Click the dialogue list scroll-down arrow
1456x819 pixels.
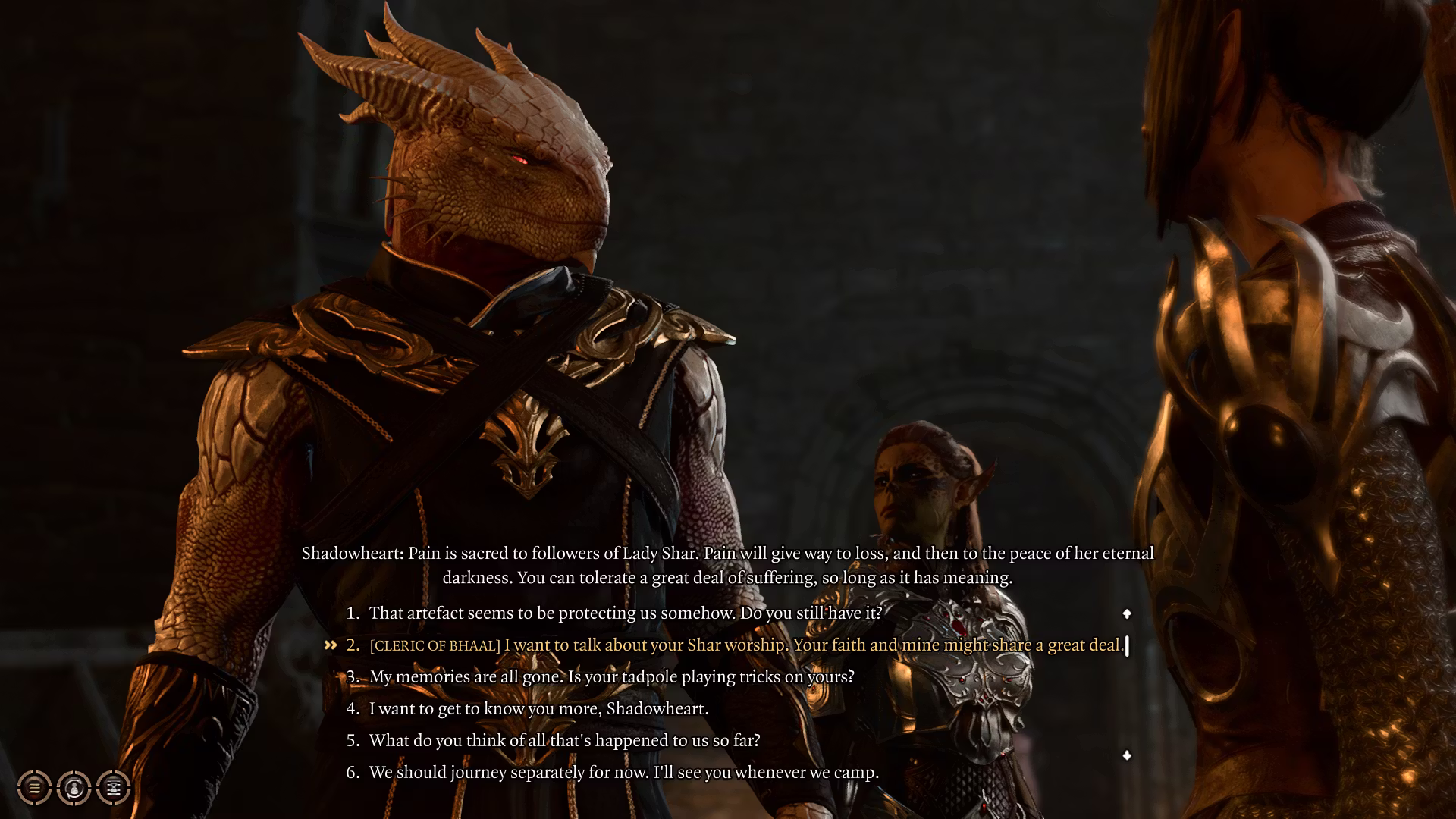coord(1127,755)
